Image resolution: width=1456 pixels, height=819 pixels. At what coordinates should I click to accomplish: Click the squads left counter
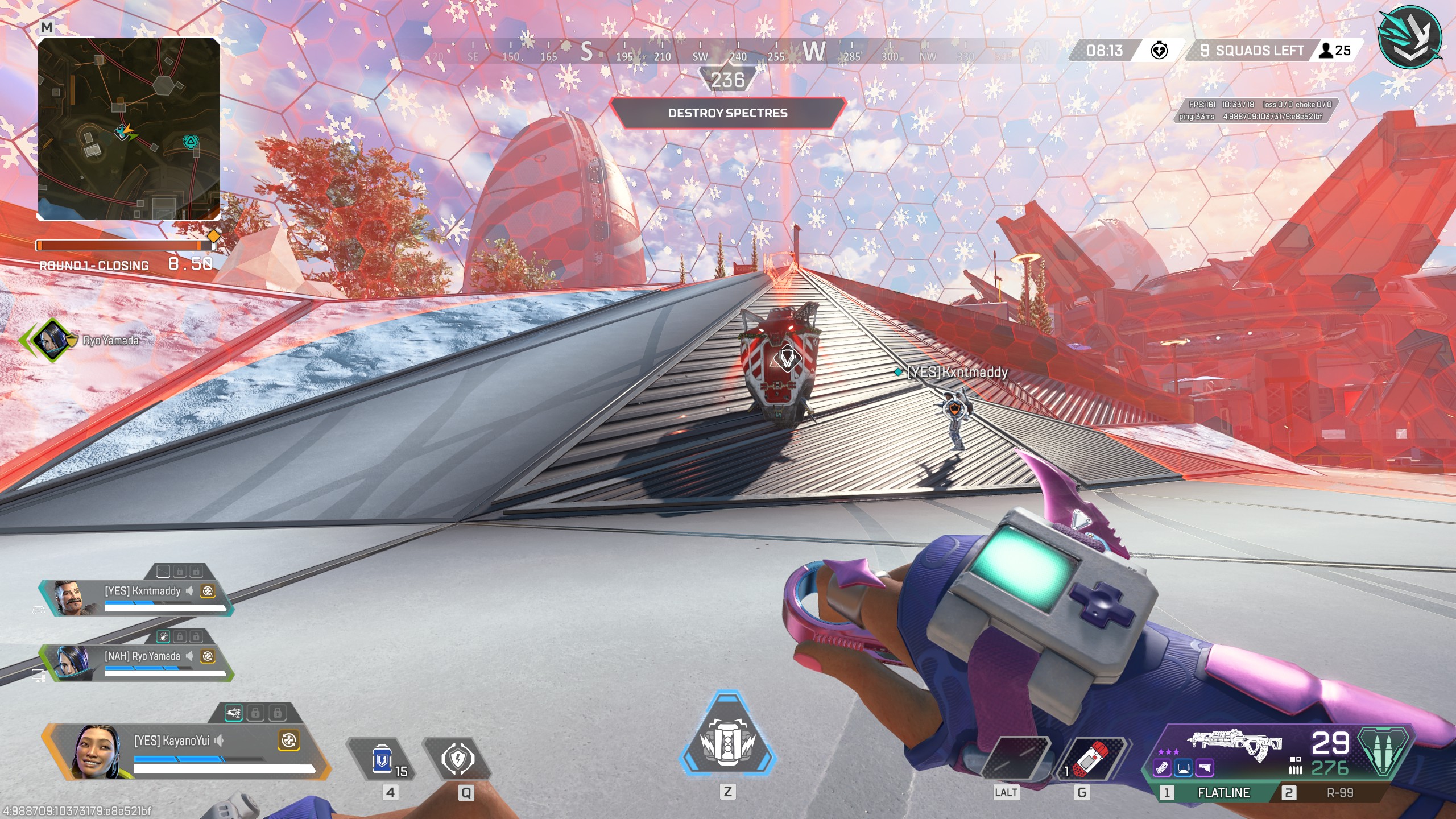pos(1251,51)
